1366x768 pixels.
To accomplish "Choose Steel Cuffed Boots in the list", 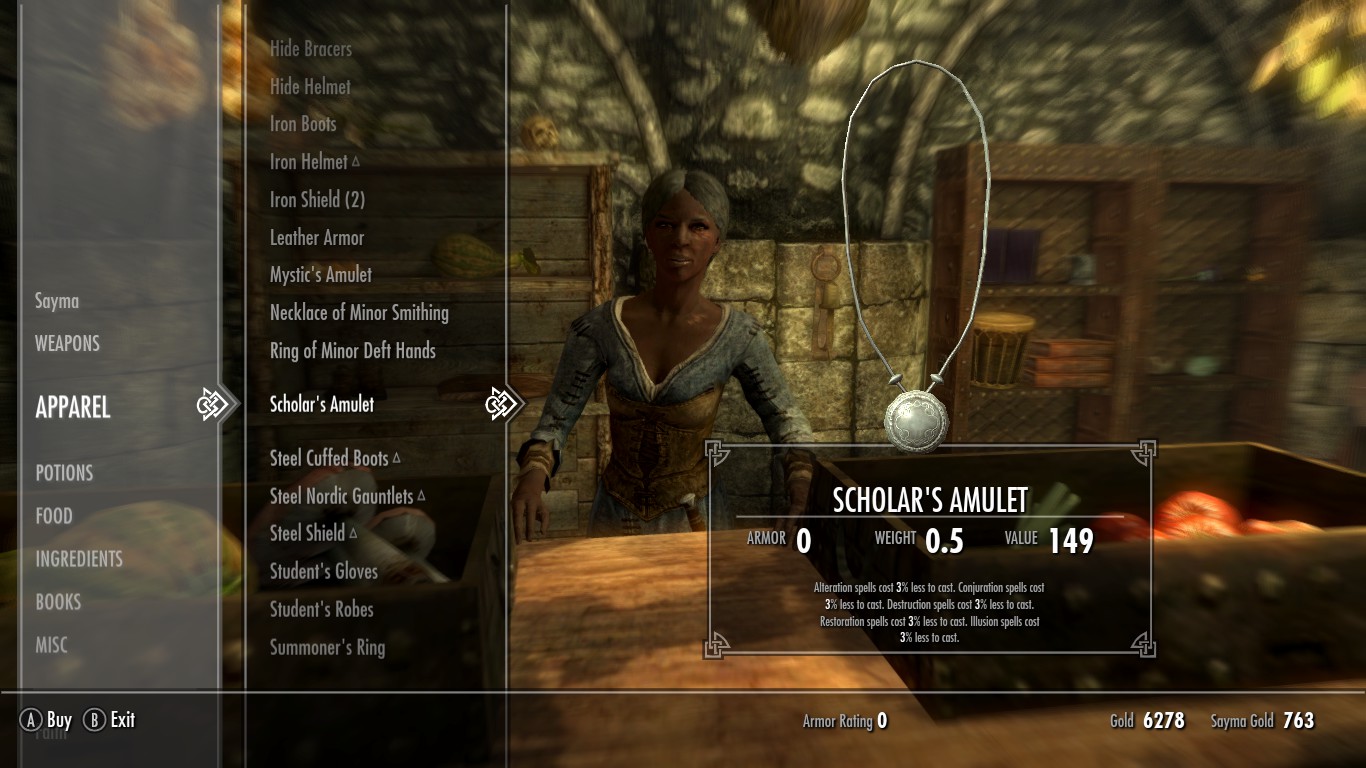I will click(329, 459).
